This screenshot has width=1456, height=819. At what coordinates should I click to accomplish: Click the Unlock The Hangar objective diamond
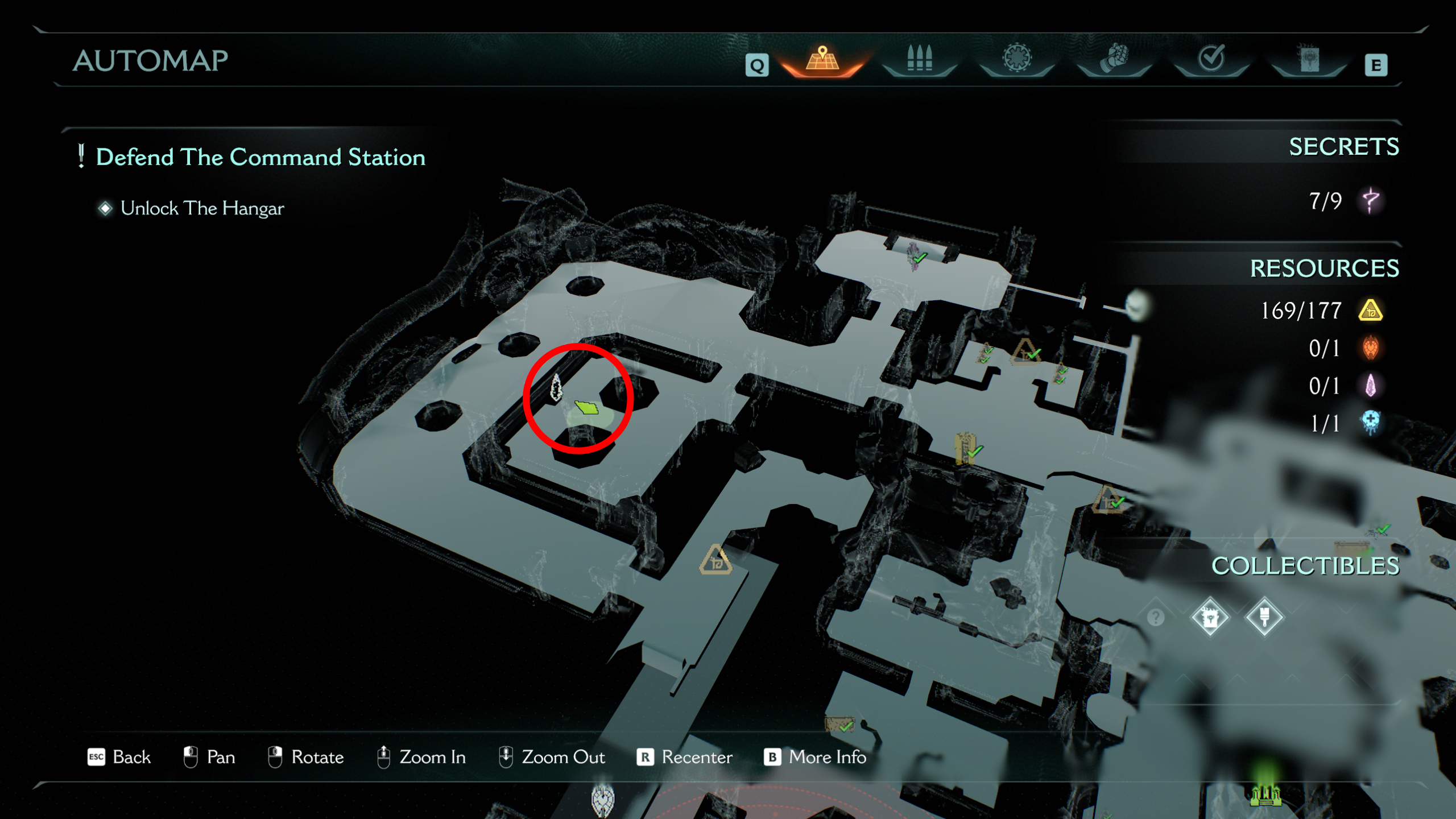point(105,209)
